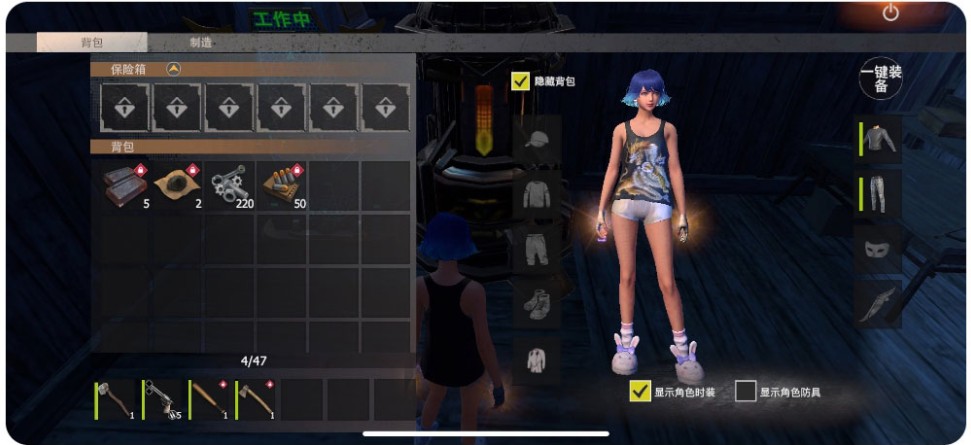Pick the gears and parts stack of 220

click(230, 185)
